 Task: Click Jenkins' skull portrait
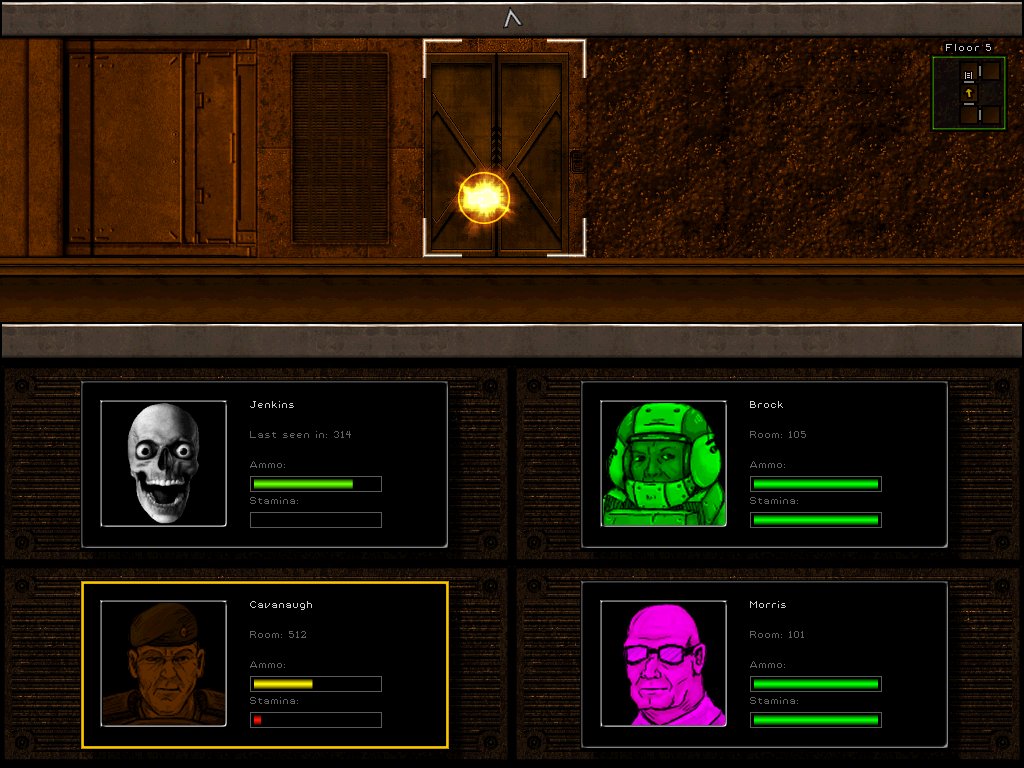pos(163,463)
